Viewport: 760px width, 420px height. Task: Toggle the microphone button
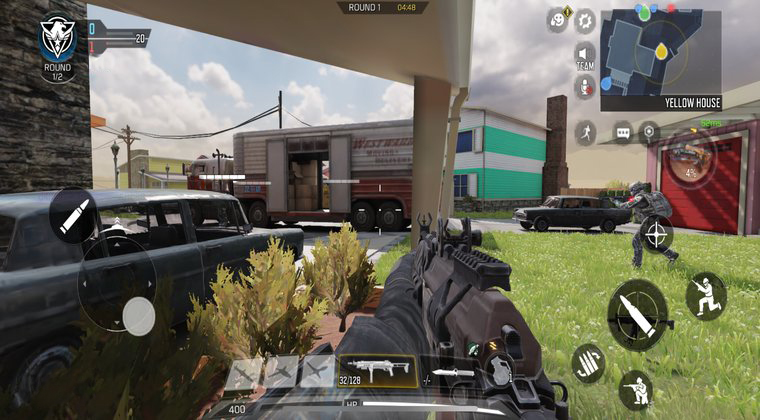click(x=584, y=87)
